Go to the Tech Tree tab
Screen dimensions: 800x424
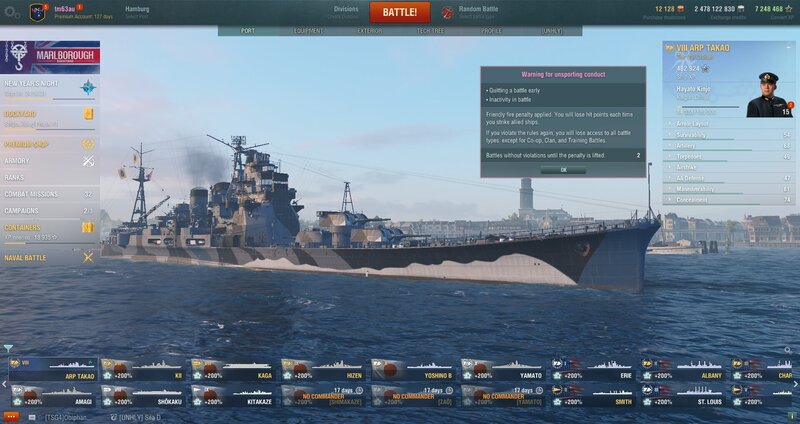point(431,31)
